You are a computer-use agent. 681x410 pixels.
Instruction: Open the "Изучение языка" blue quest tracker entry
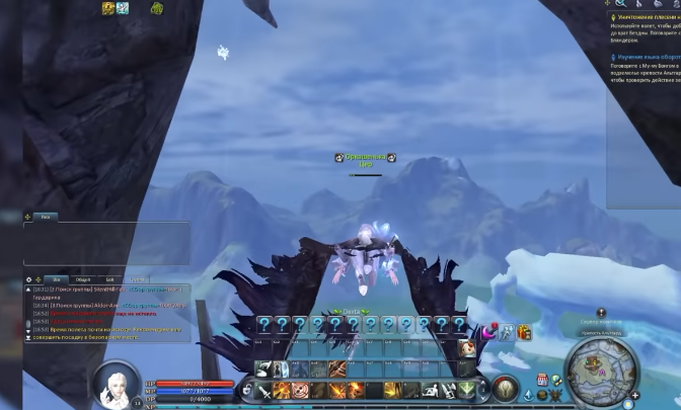coord(645,58)
